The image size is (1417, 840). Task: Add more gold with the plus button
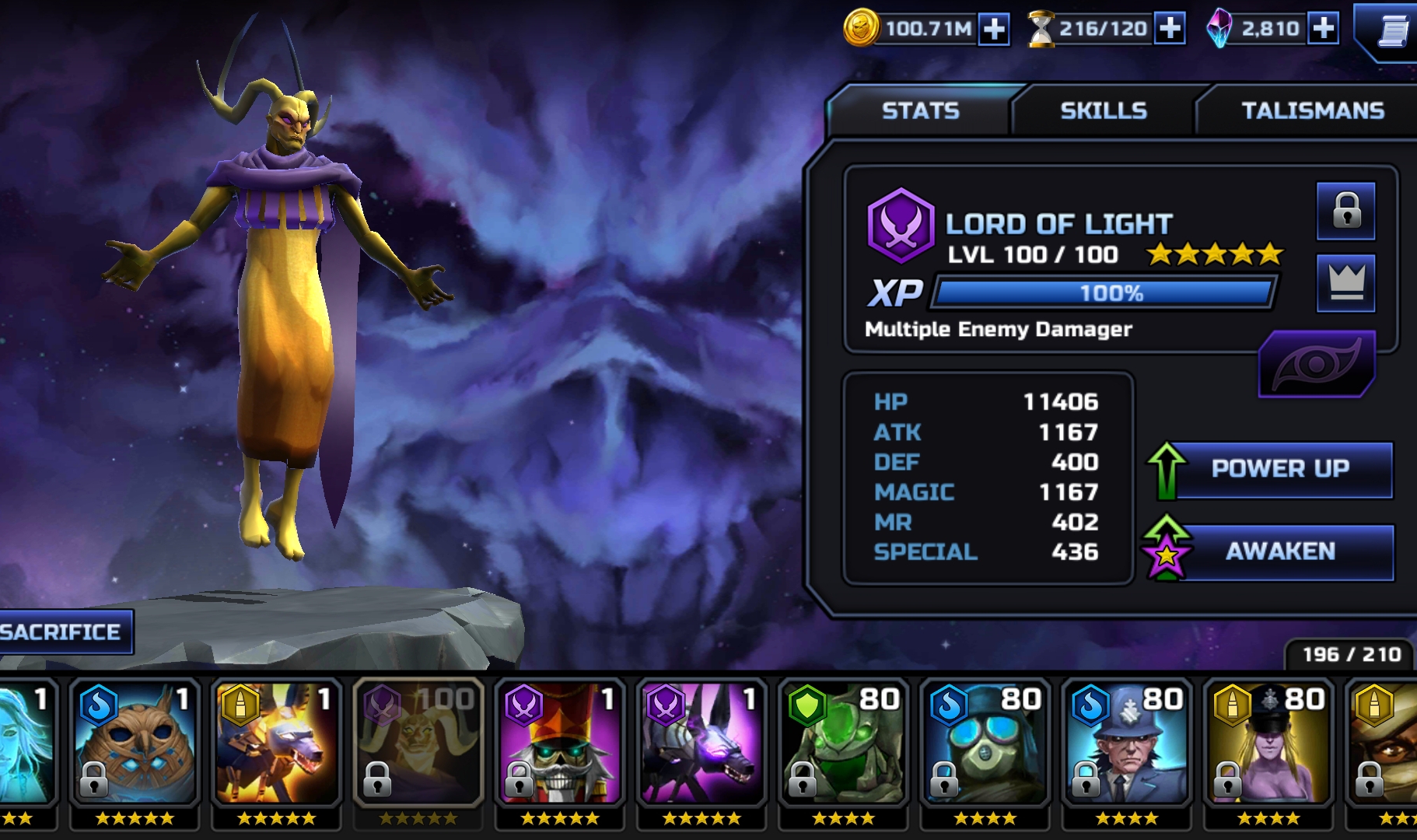[994, 30]
